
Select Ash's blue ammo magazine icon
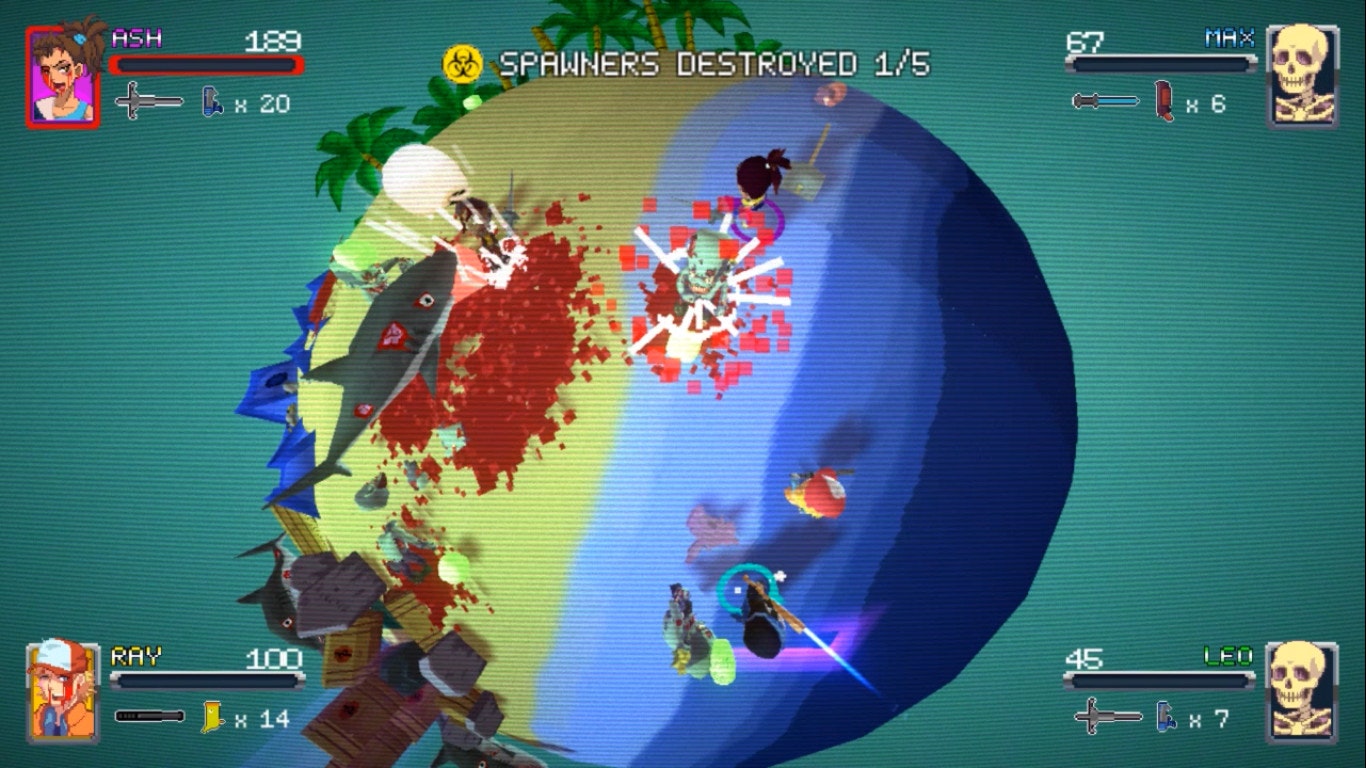tap(212, 102)
